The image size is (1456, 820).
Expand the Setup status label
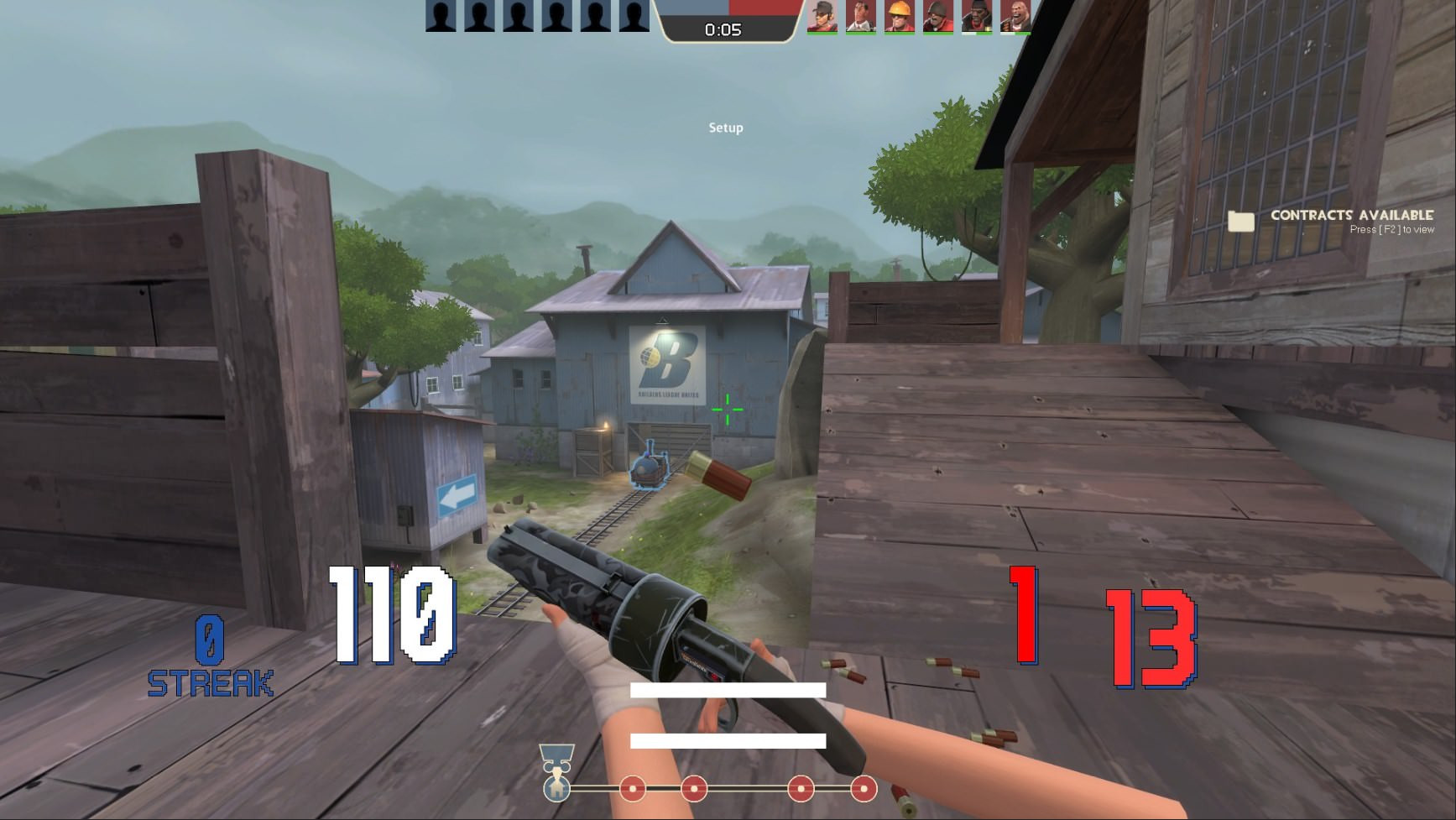[x=725, y=128]
